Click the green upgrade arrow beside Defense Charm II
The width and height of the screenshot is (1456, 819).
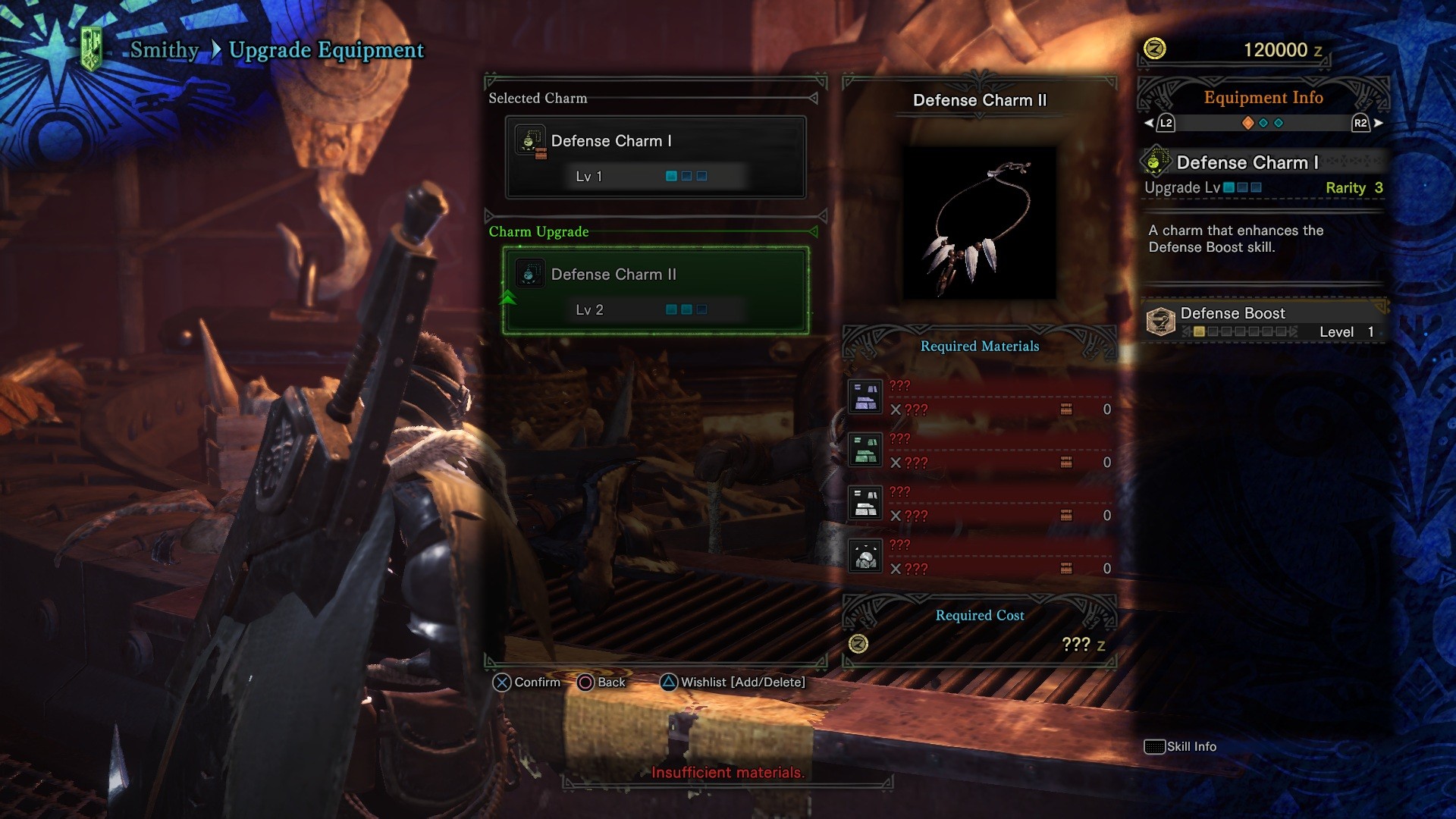click(508, 296)
